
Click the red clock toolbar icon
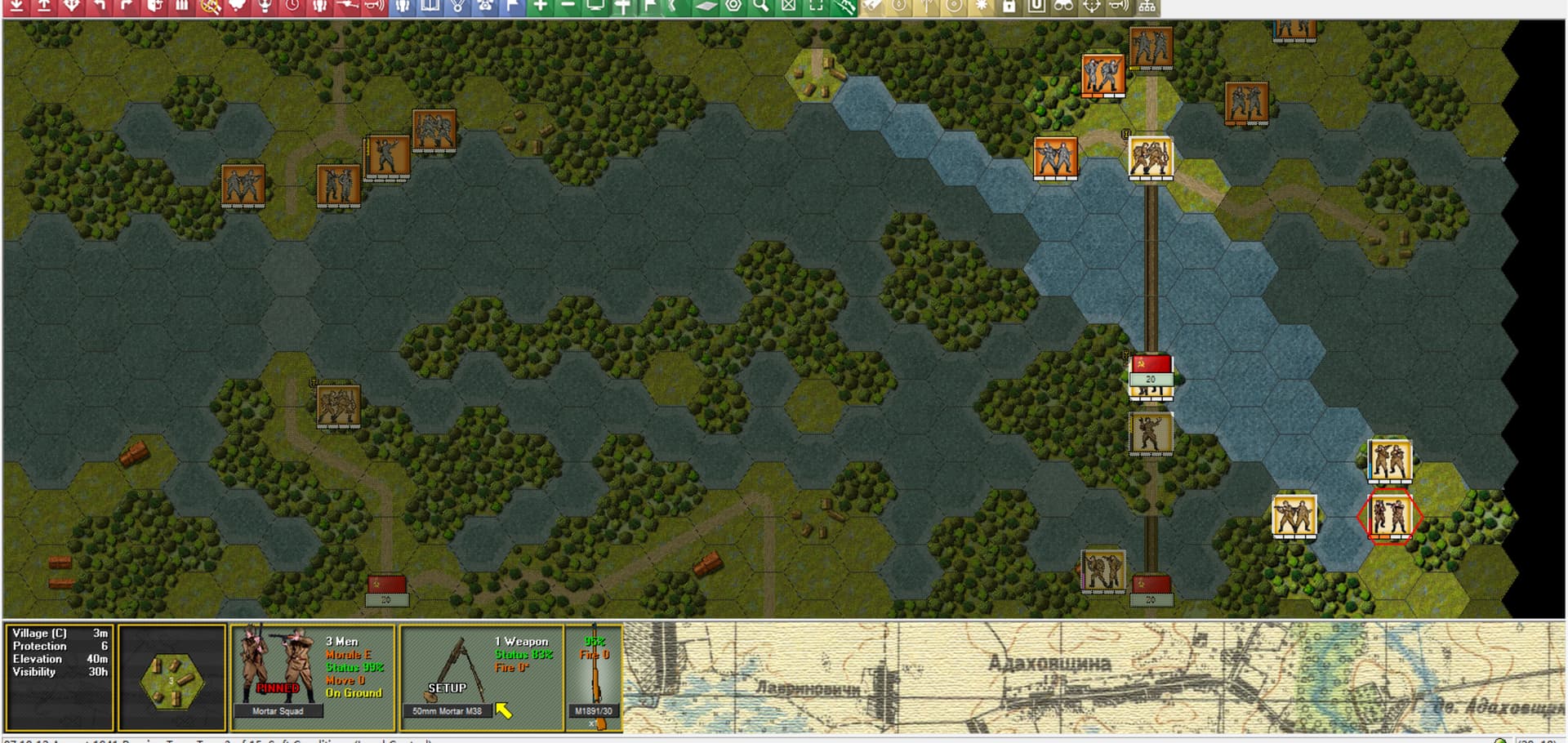point(292,7)
